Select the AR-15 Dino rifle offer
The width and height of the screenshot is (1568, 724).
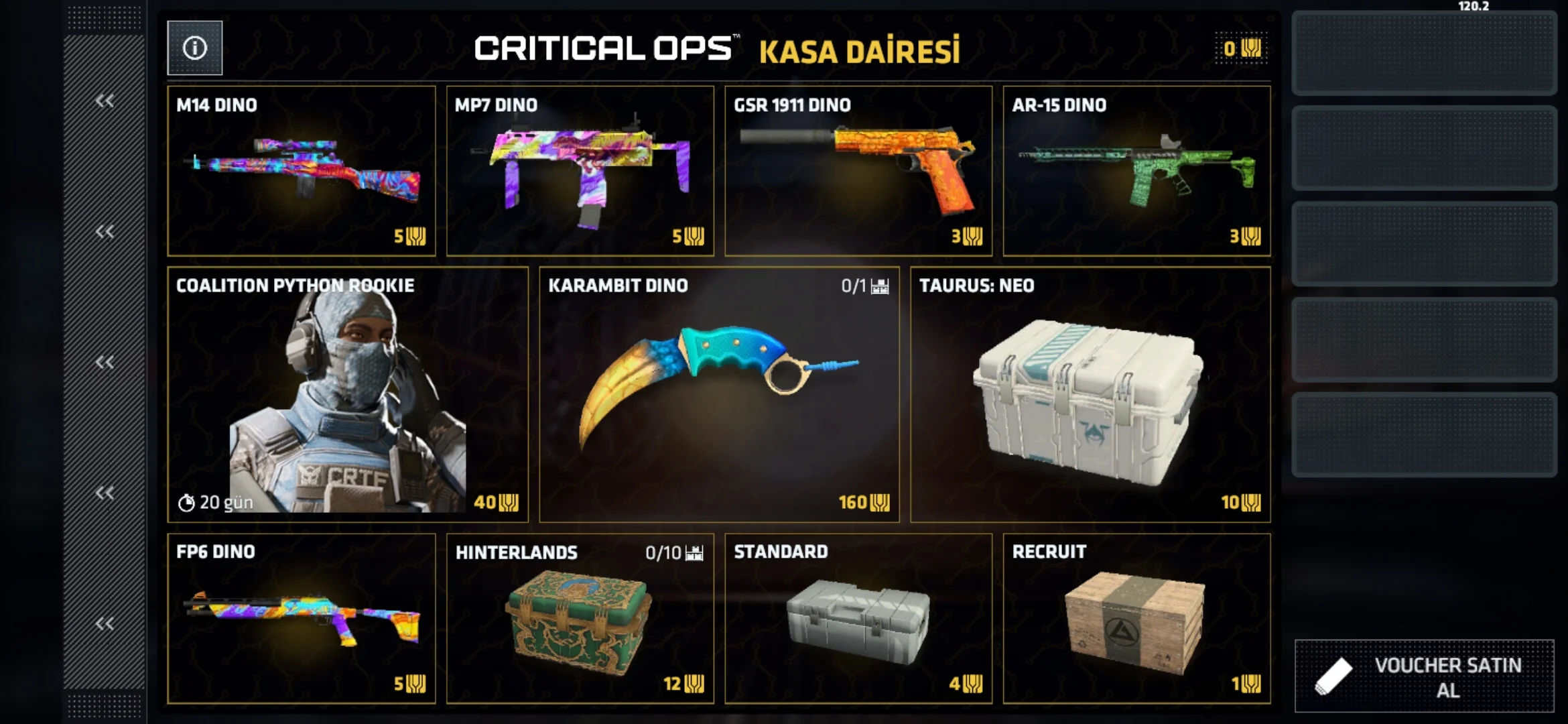(x=1136, y=171)
